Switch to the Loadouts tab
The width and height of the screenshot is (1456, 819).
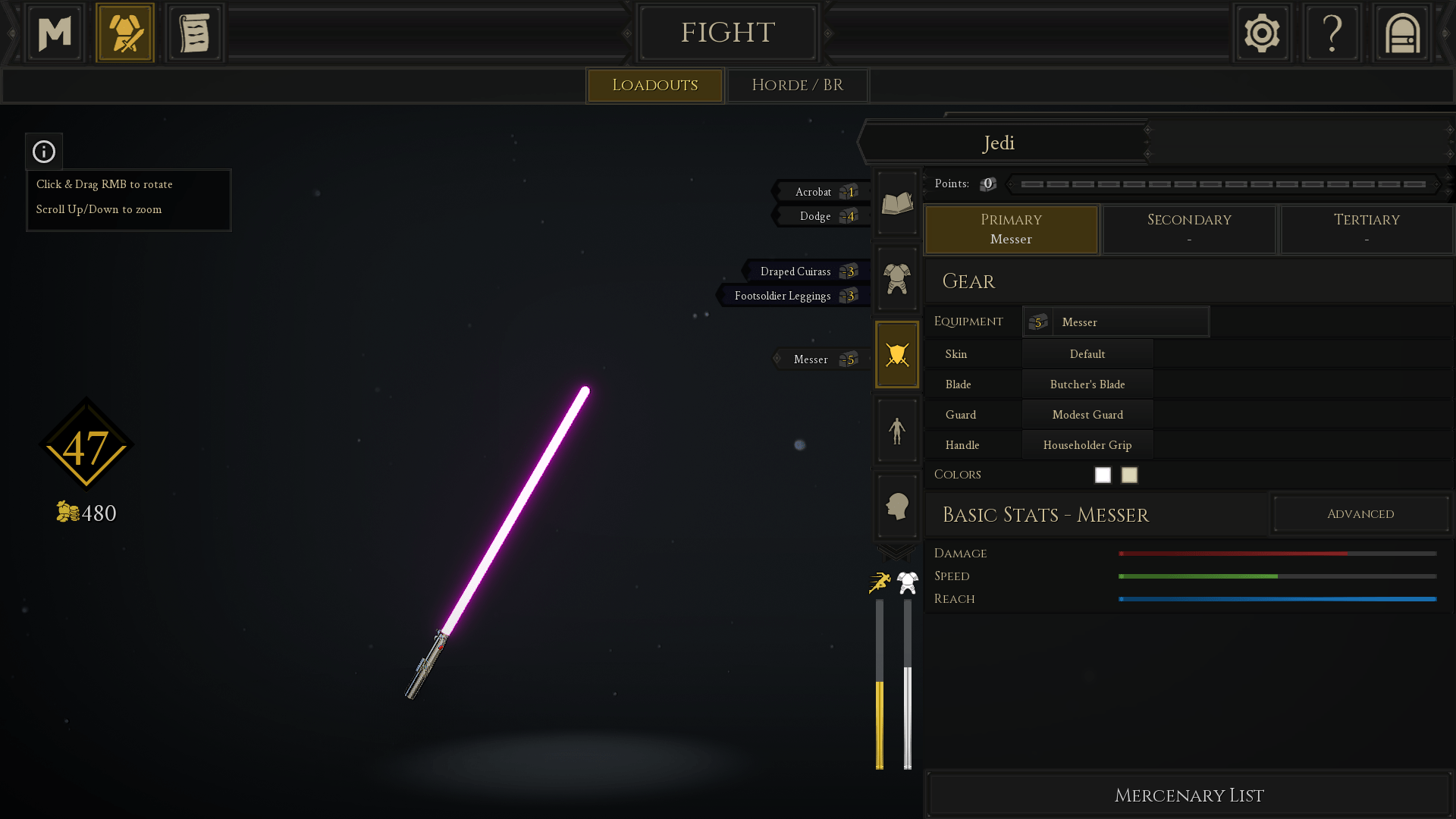click(654, 85)
